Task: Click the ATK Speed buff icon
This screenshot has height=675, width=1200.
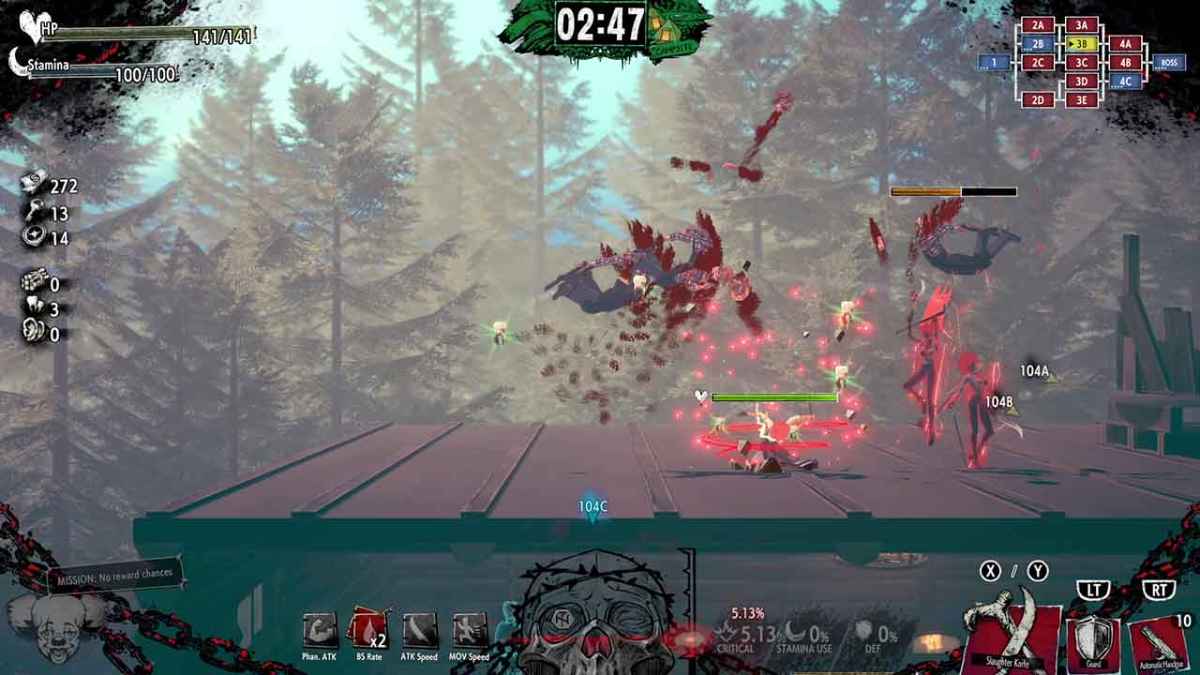Action: tap(419, 631)
